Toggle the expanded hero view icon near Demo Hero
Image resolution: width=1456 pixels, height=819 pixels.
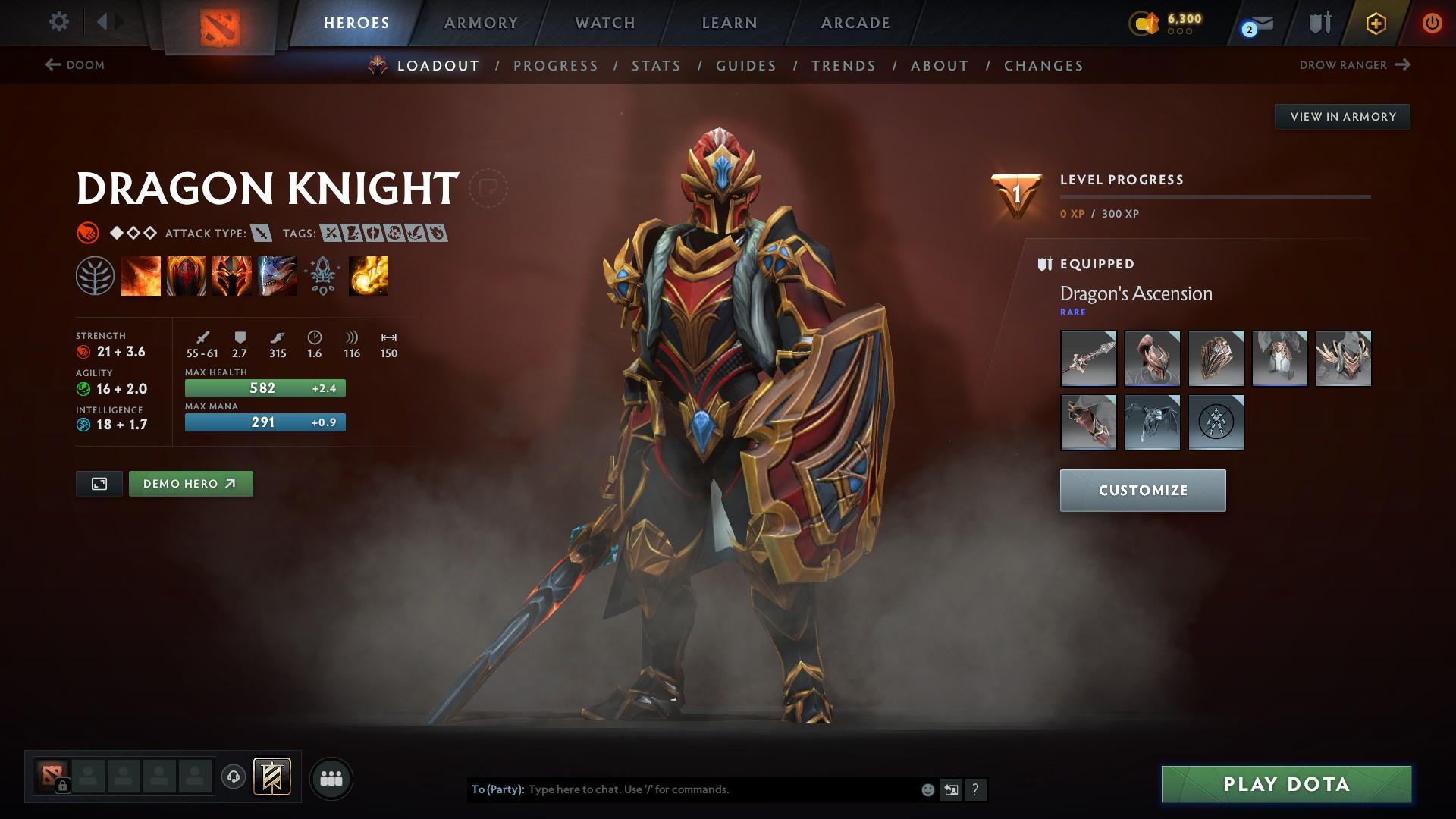[99, 483]
